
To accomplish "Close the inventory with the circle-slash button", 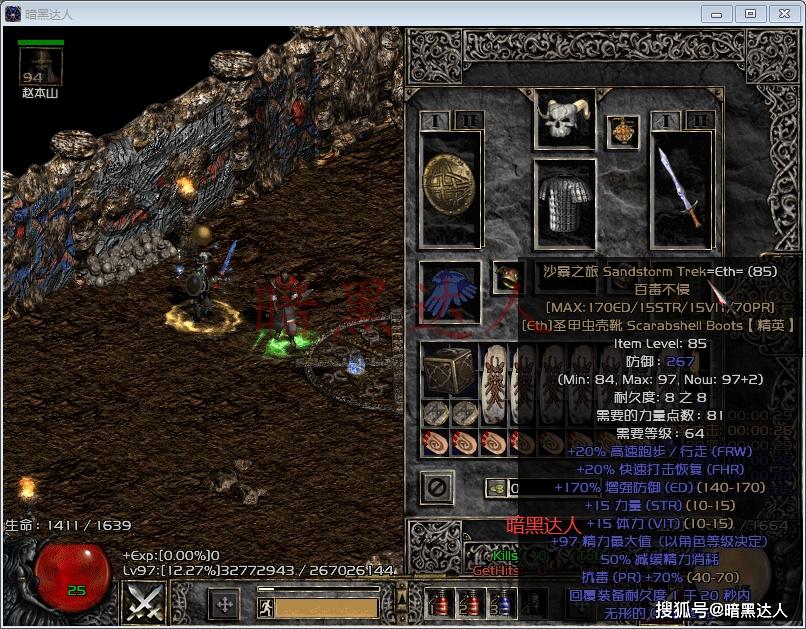I will pos(438,488).
